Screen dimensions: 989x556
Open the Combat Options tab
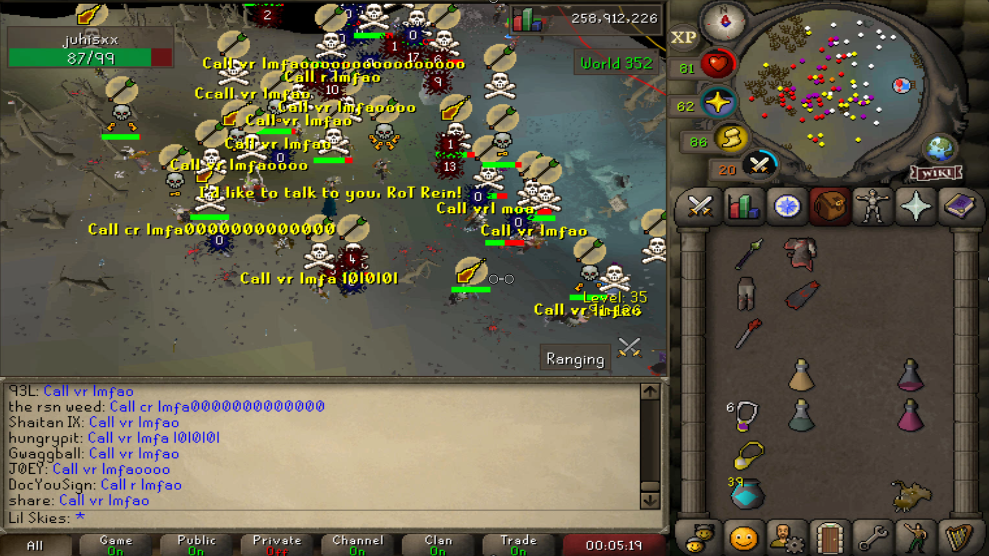point(700,206)
